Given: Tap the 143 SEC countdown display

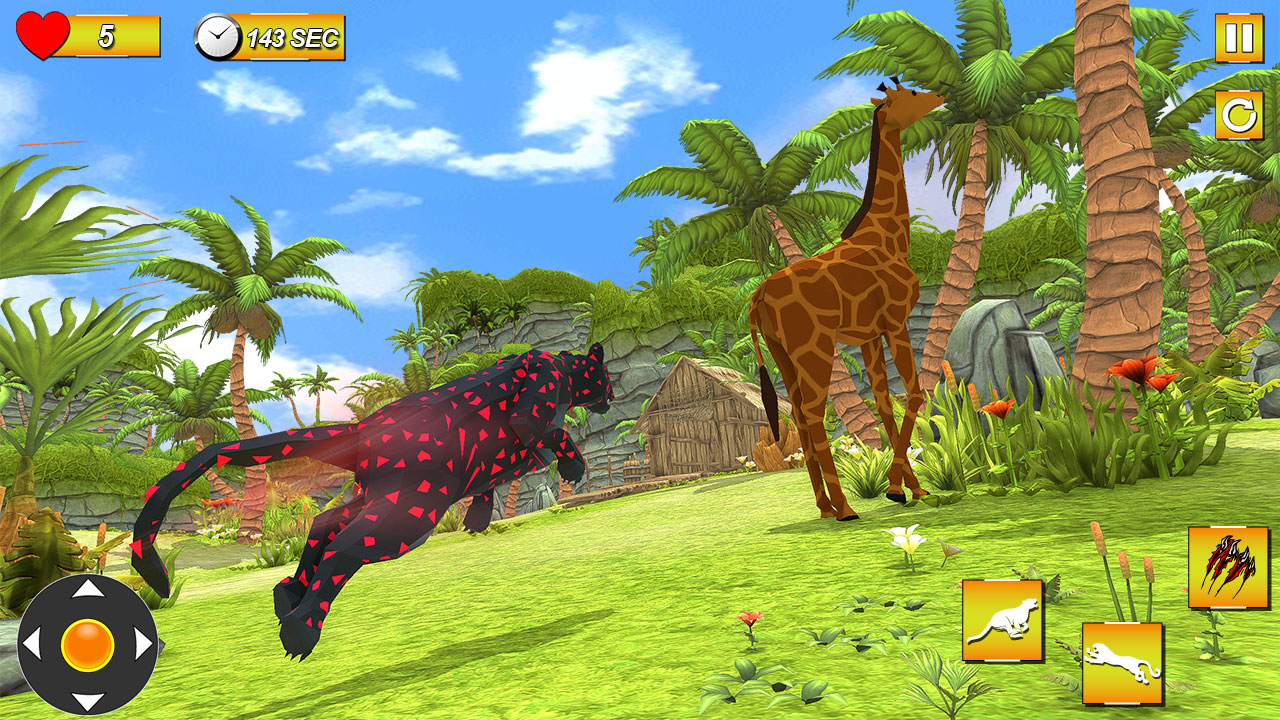Looking at the screenshot, I should pyautogui.click(x=290, y=38).
